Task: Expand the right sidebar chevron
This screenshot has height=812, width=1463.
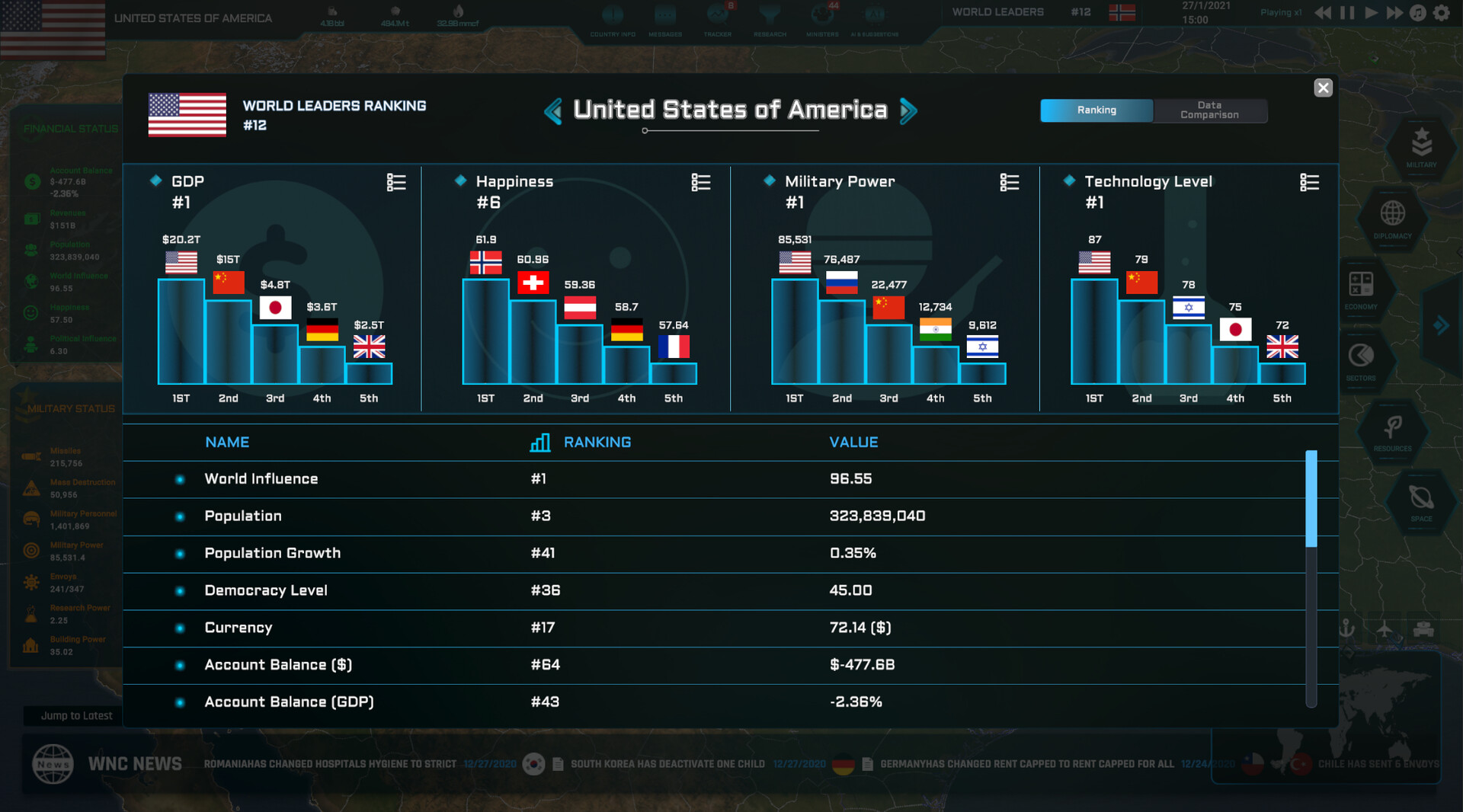Action: pos(1442,326)
